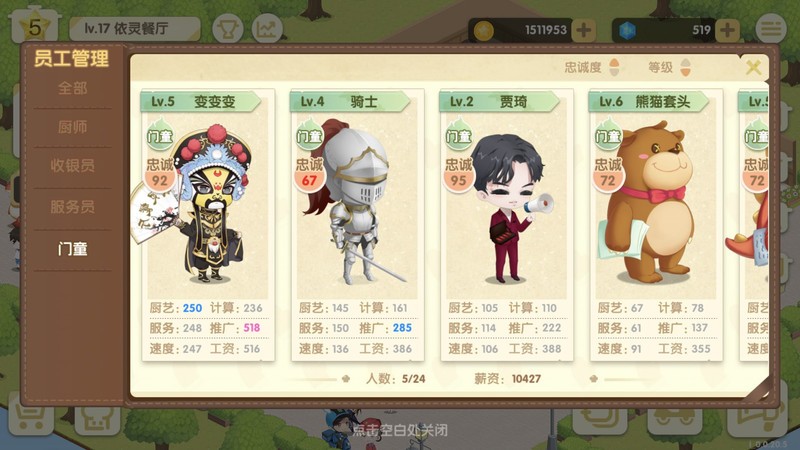Switch to the 全部 staff tab
Image resolution: width=800 pixels, height=450 pixels.
tap(72, 88)
